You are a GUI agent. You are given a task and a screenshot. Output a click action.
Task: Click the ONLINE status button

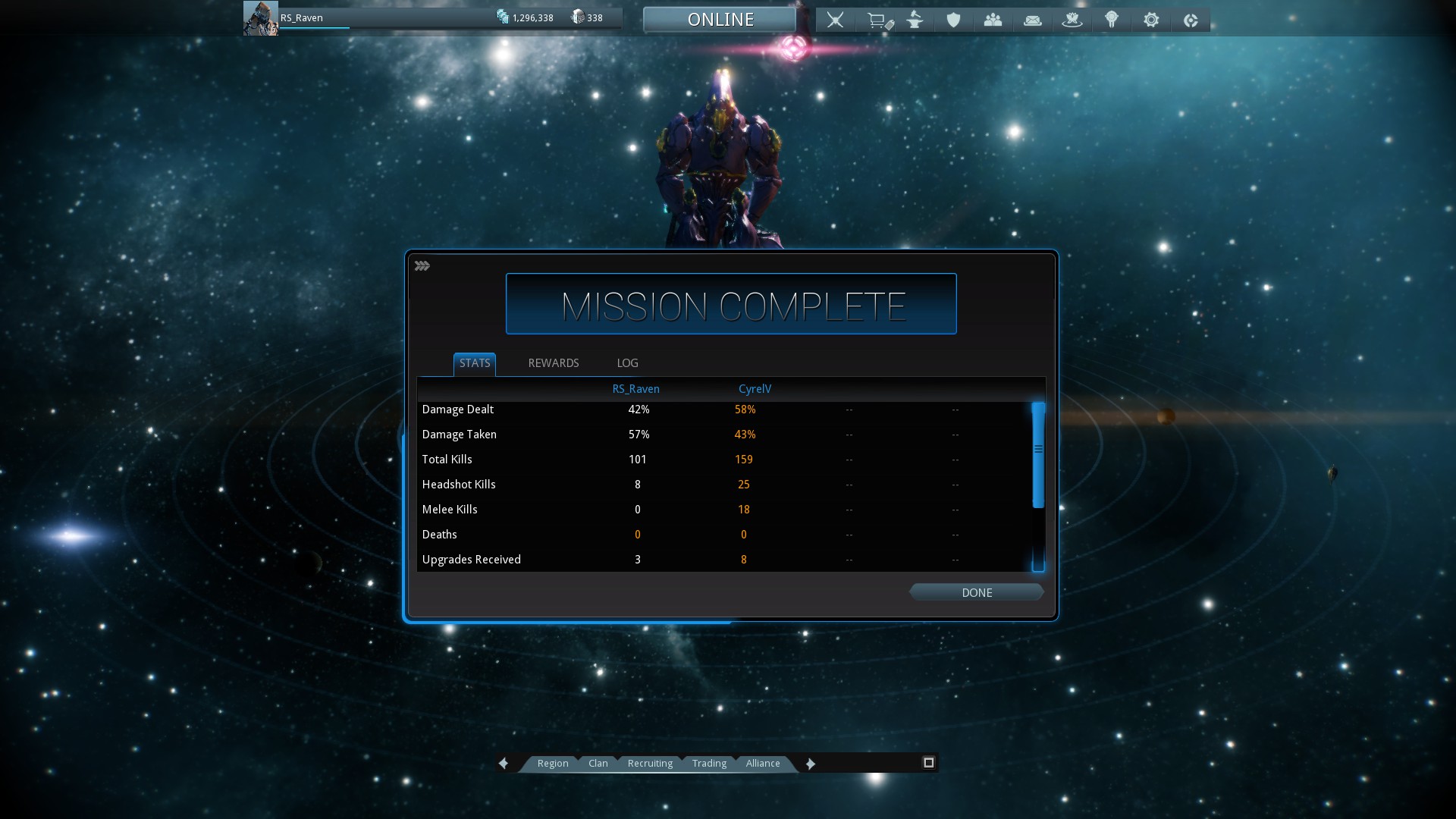[x=720, y=20]
